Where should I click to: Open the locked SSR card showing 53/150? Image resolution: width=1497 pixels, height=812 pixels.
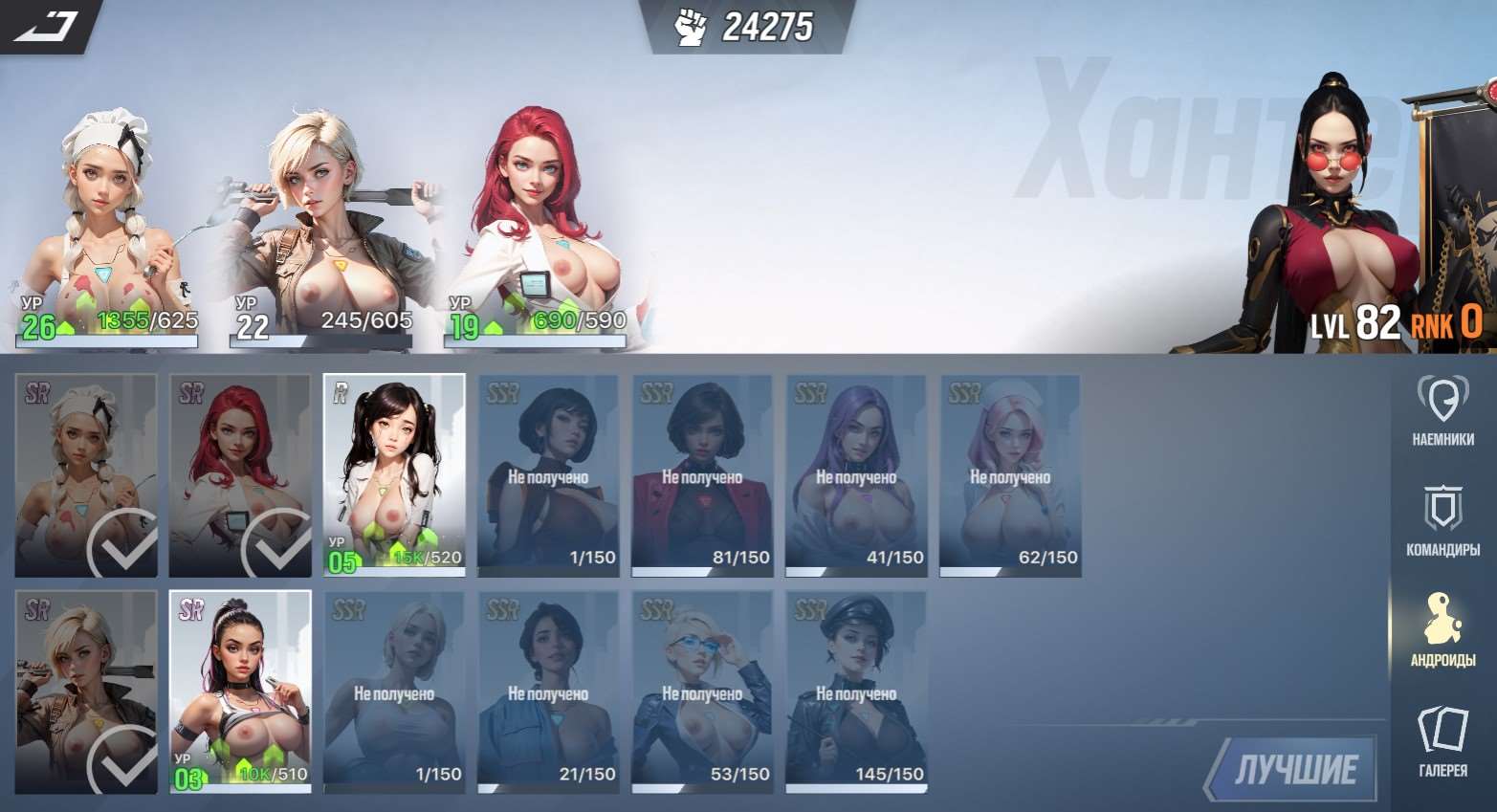tap(702, 691)
